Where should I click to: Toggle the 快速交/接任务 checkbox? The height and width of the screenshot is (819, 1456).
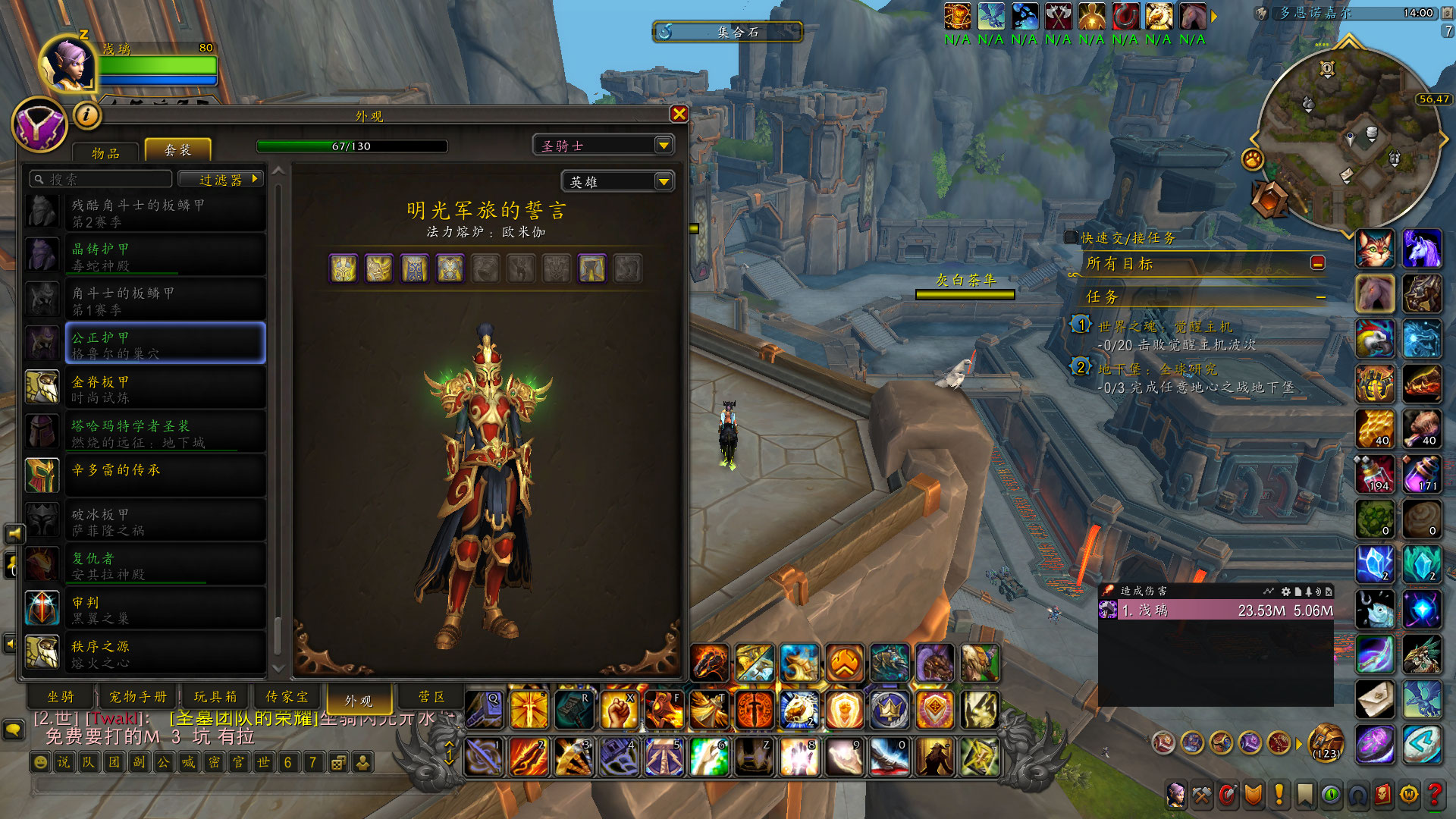coord(1071,237)
